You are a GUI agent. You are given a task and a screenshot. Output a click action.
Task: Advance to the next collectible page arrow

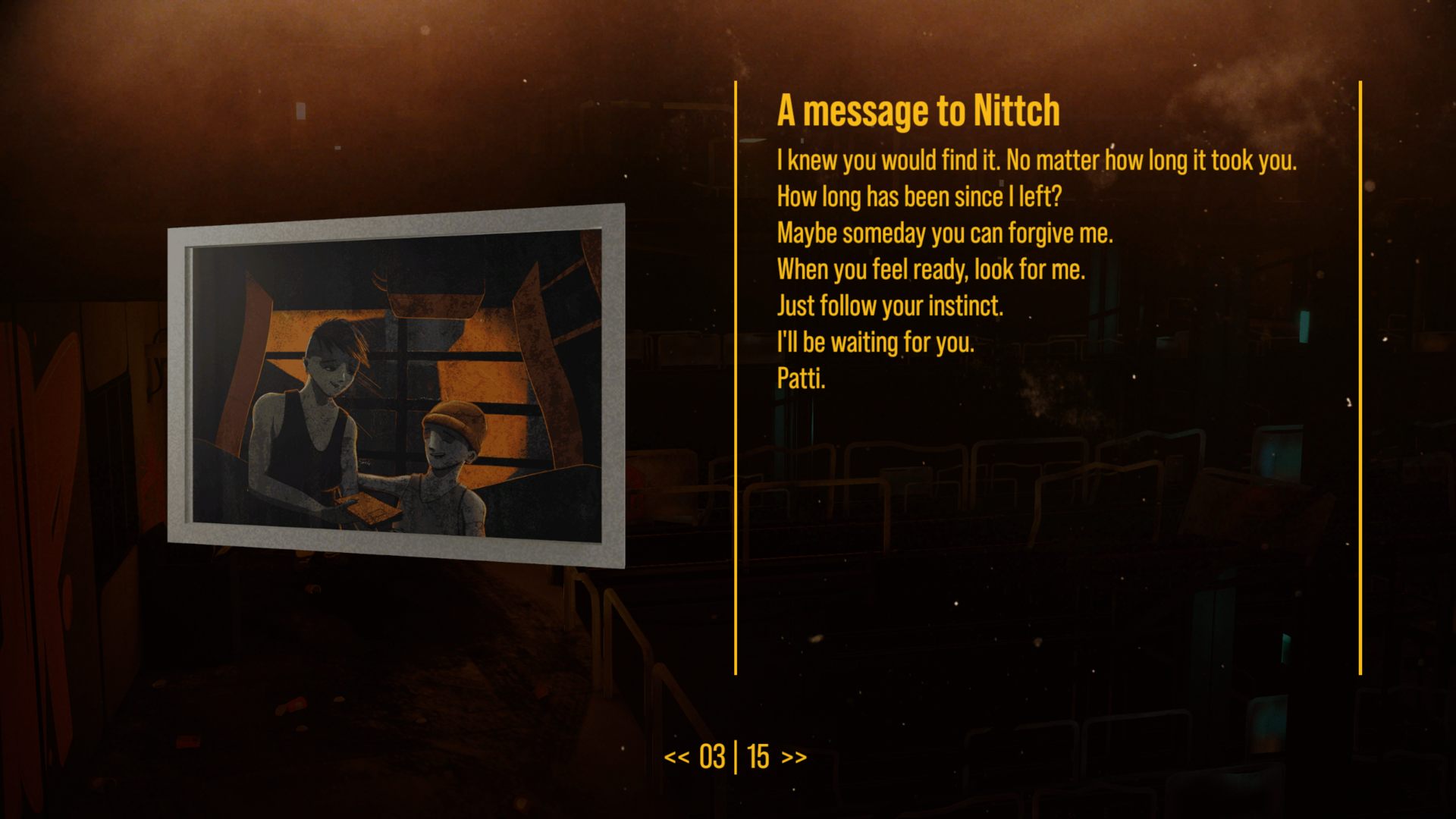coord(794,758)
